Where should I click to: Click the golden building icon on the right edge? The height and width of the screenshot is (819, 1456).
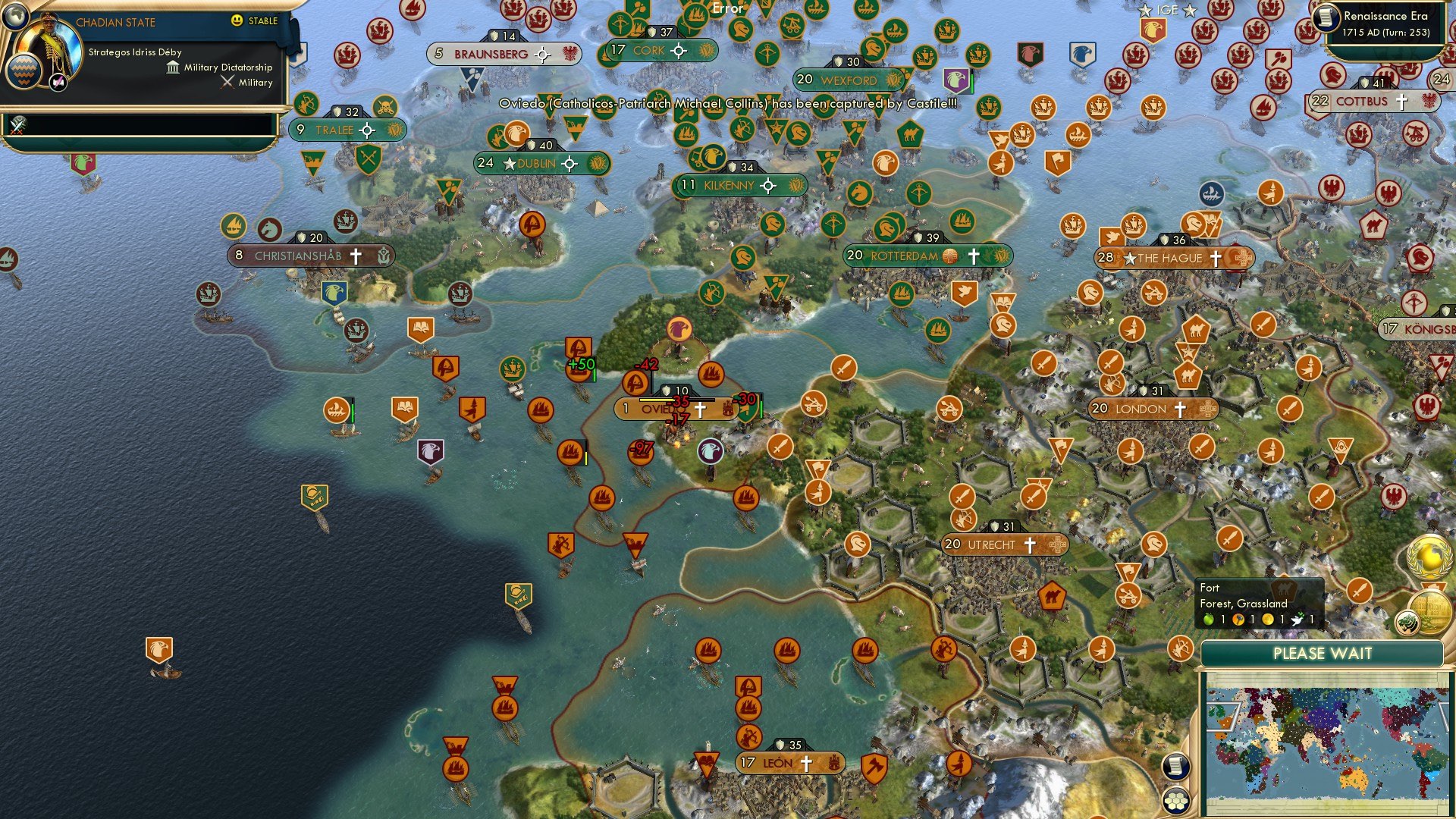(1432, 613)
